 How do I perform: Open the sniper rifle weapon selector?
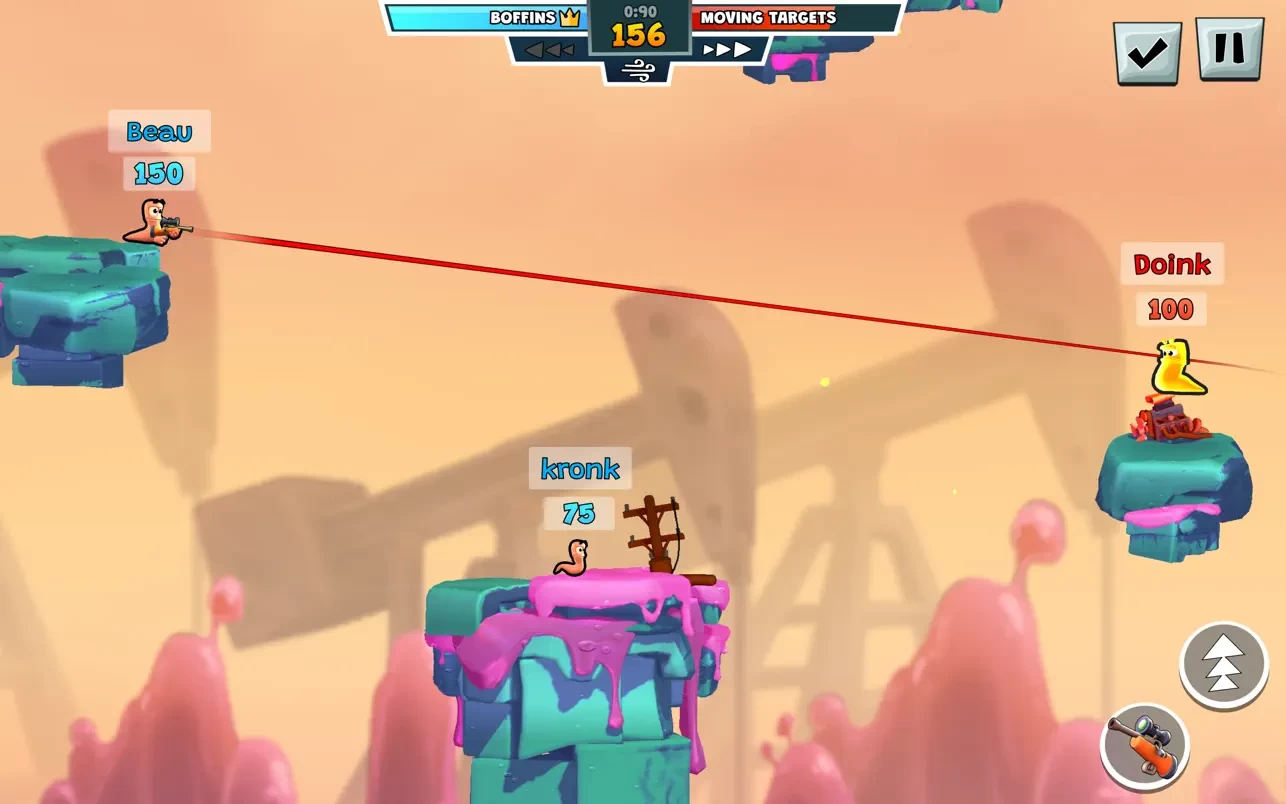[x=1144, y=746]
